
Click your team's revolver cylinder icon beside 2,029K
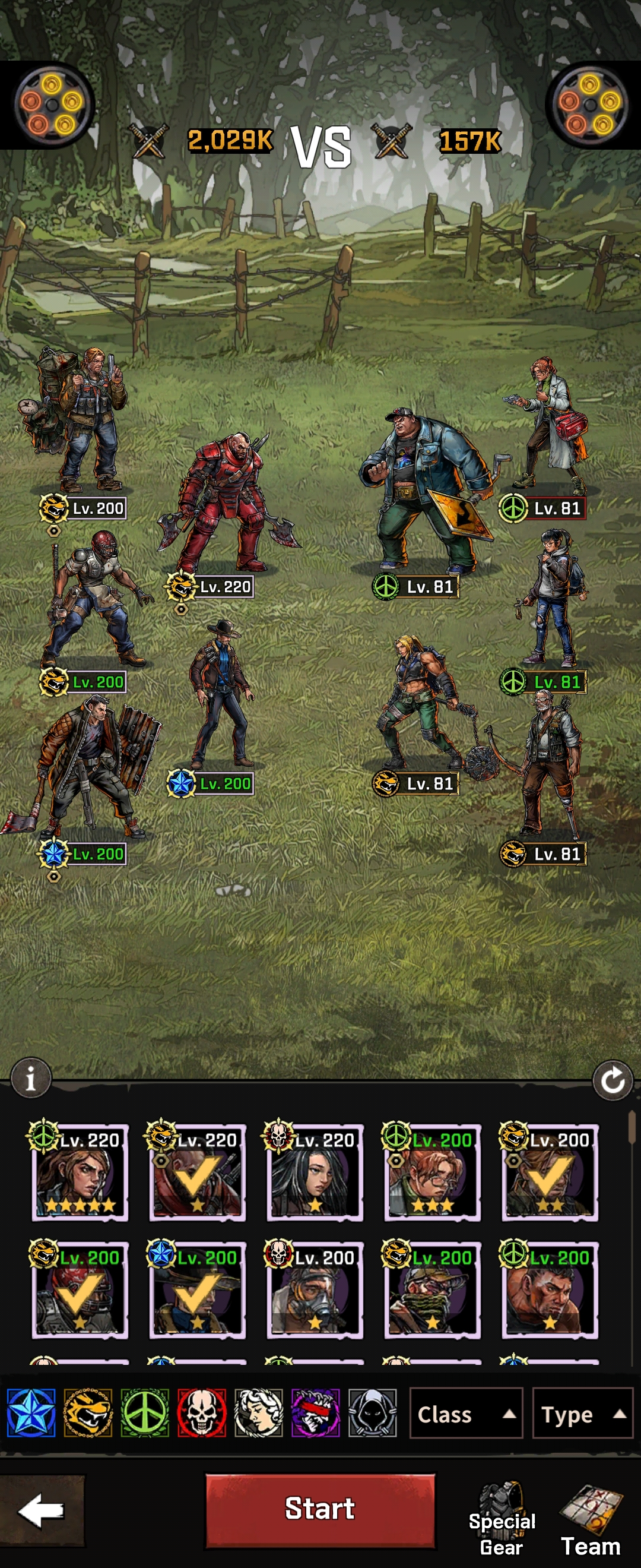coord(53,105)
